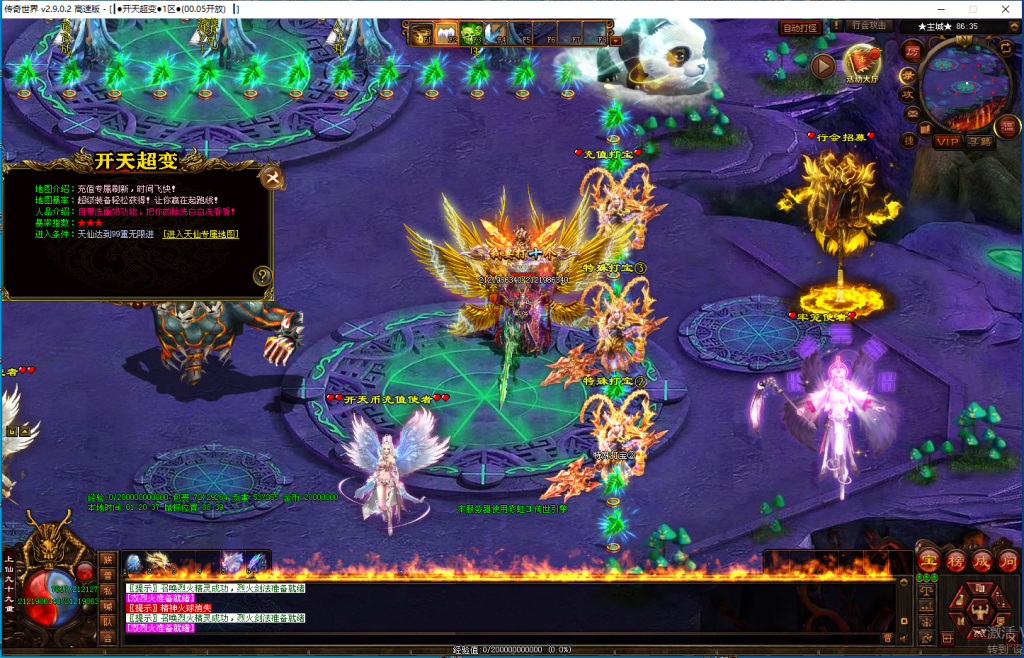Close the 开天超变 info panel

(x=272, y=179)
